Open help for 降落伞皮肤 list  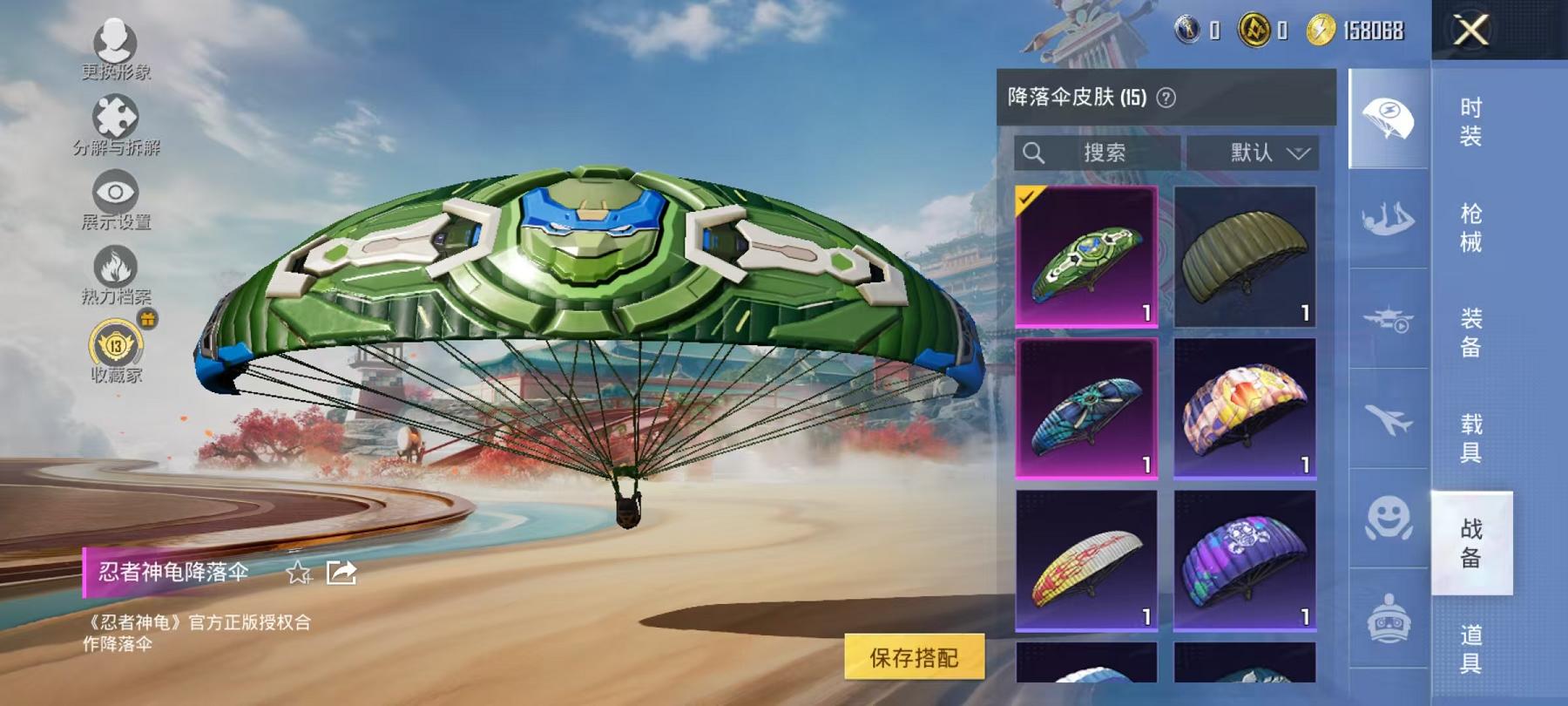[x=1164, y=96]
